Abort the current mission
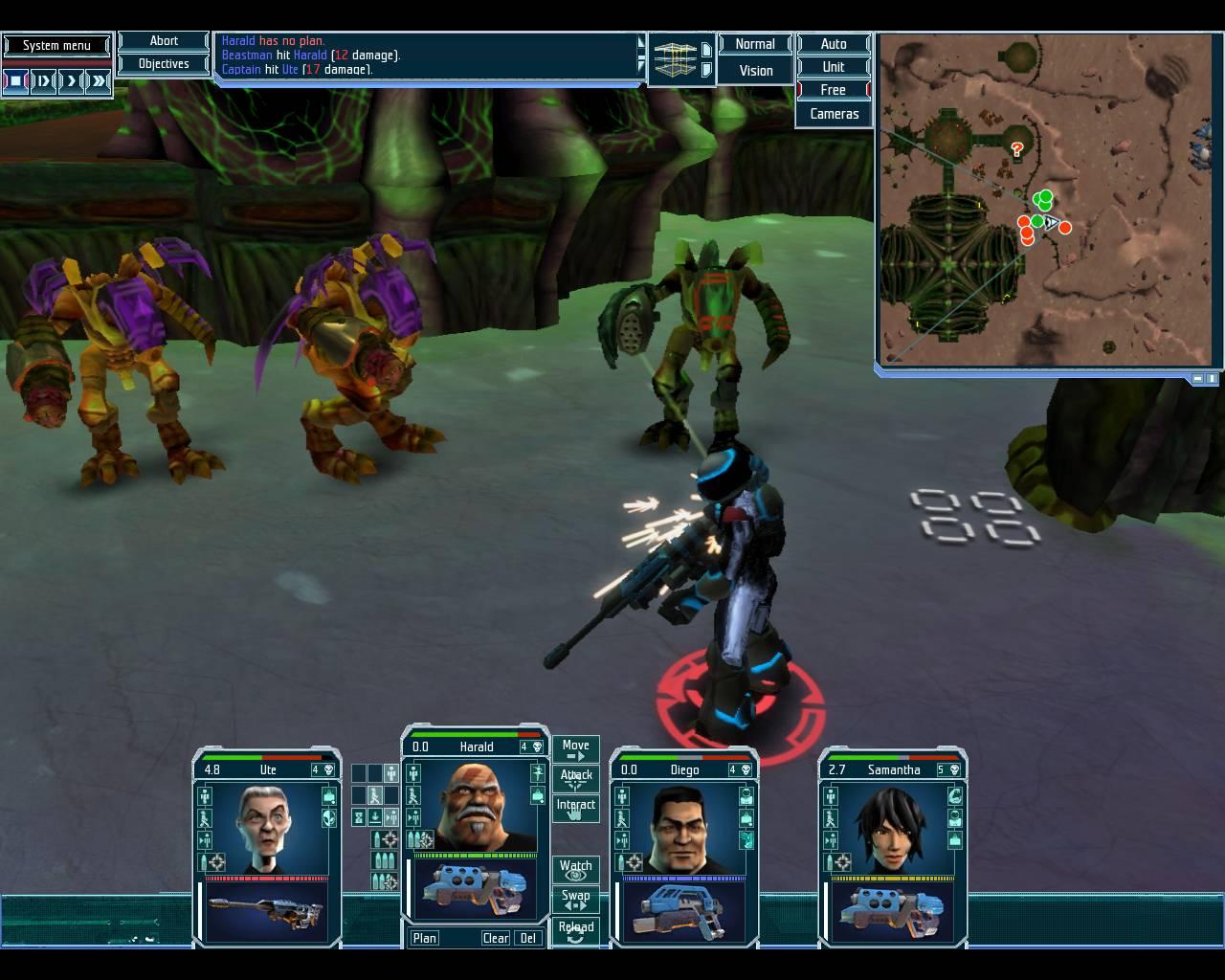The width and height of the screenshot is (1225, 980). pos(164,41)
